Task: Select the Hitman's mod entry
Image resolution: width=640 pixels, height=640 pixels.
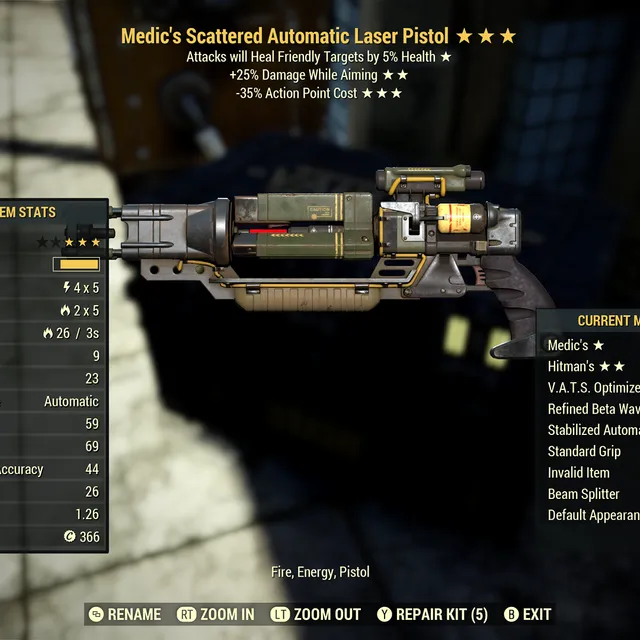Action: pyautogui.click(x=586, y=366)
